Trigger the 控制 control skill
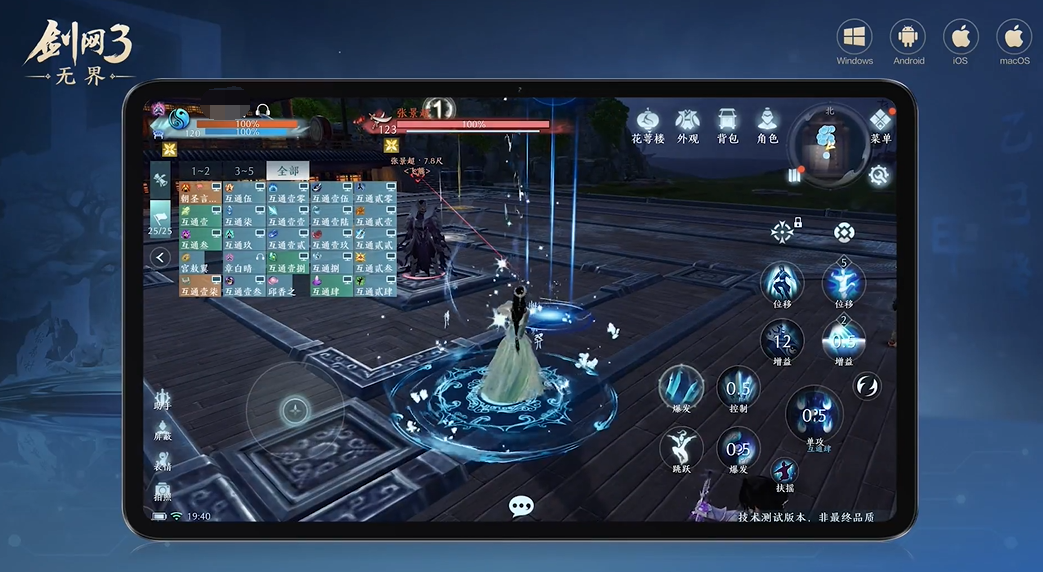The height and width of the screenshot is (572, 1043). [x=738, y=390]
